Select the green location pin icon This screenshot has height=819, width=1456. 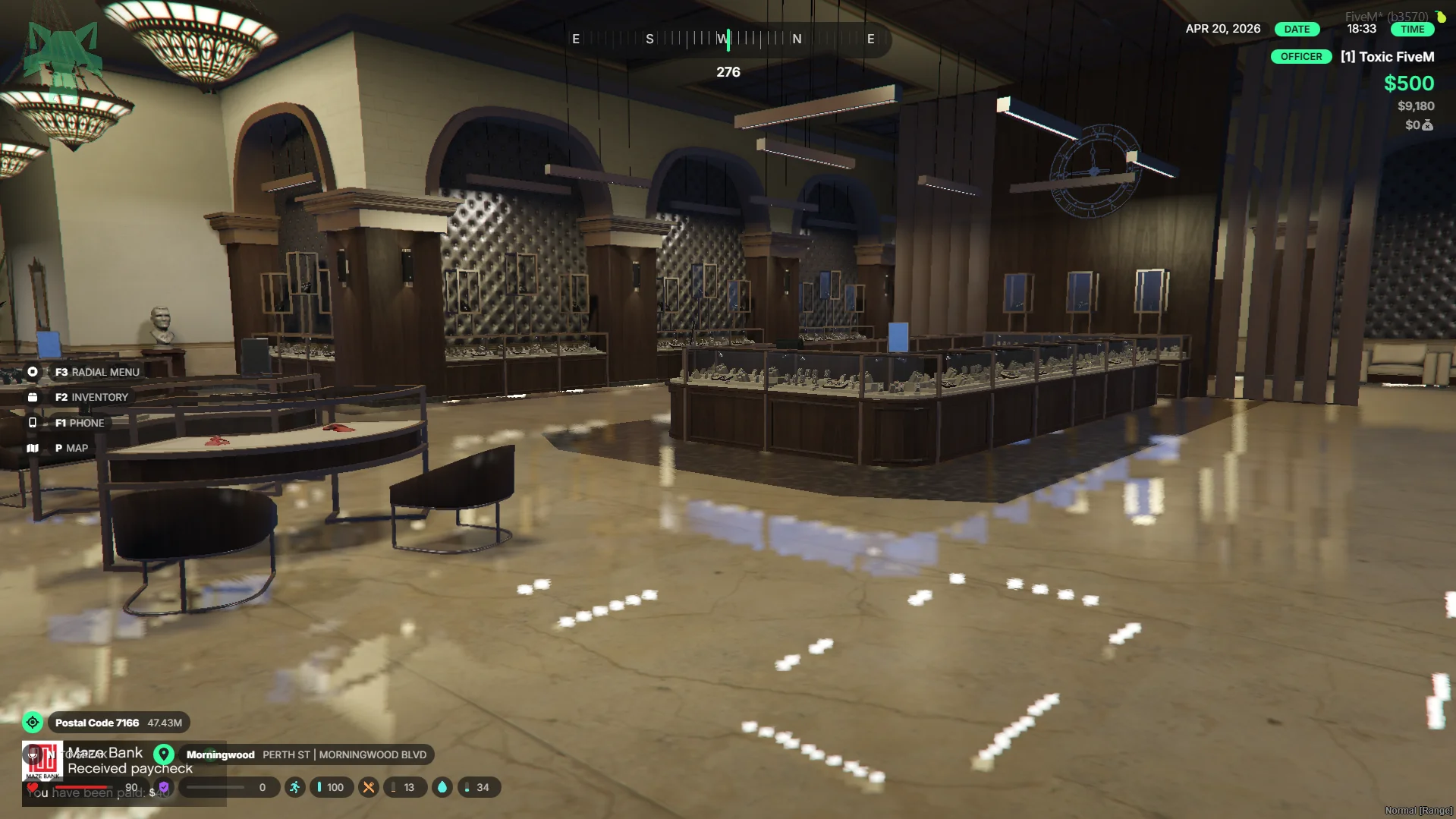164,754
